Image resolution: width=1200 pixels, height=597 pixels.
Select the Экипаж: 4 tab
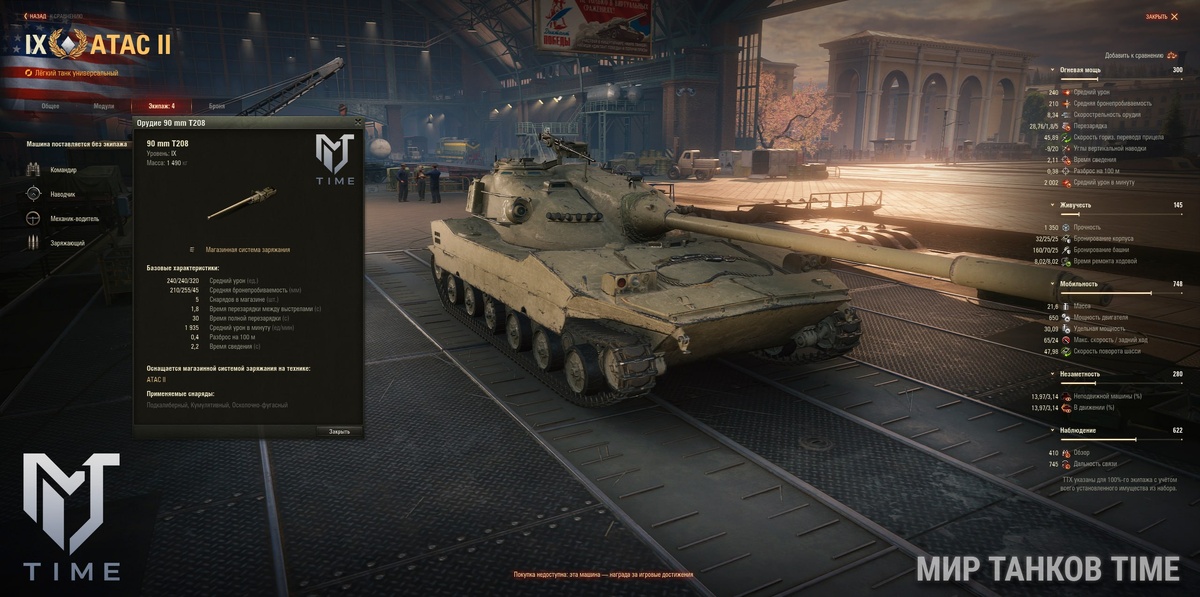(x=160, y=105)
